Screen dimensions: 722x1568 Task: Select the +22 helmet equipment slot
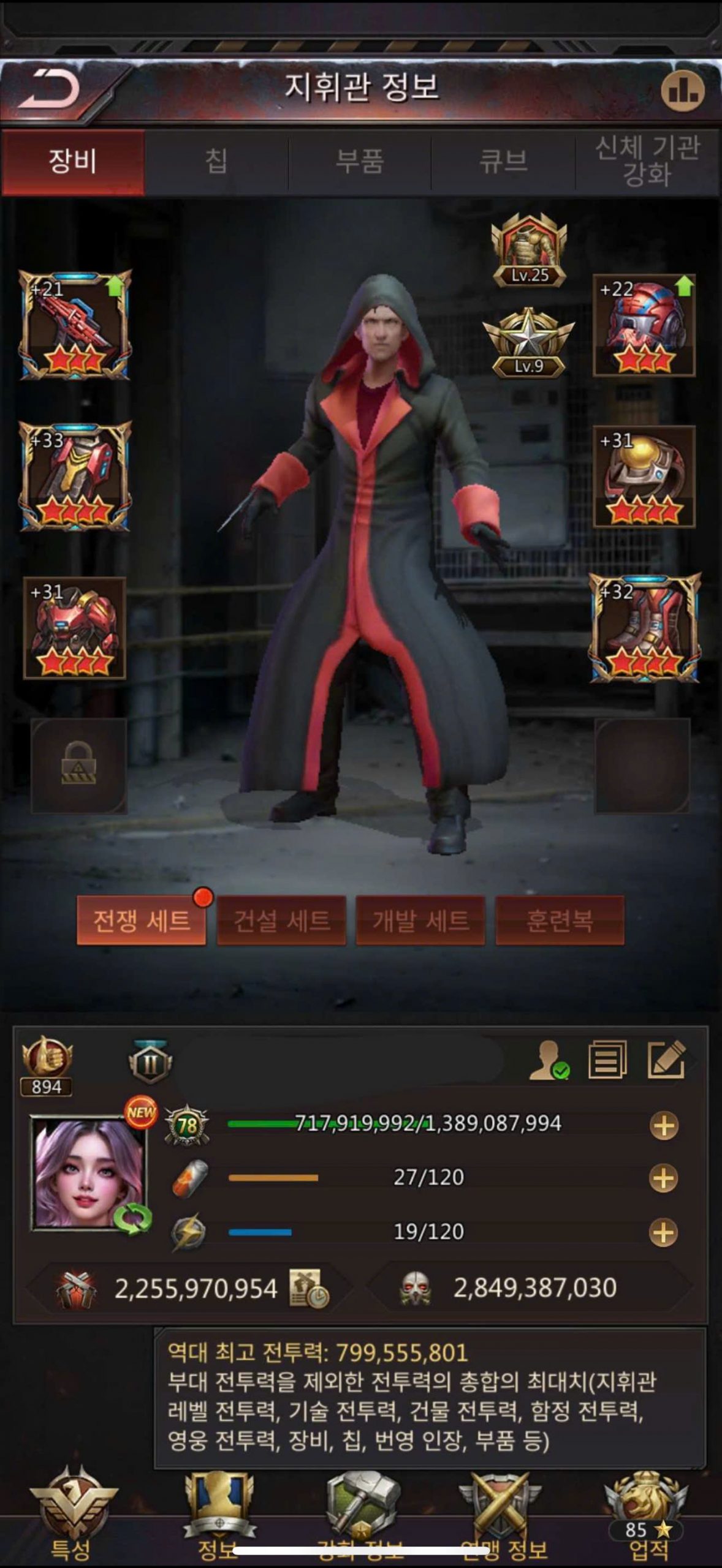pos(644,325)
